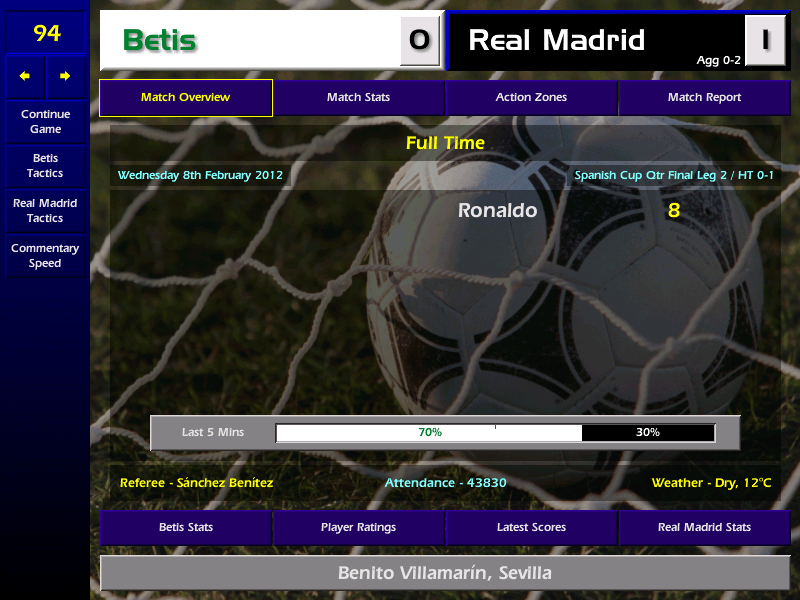
Task: Click referee Sánchez Benítez
Action: click(196, 483)
